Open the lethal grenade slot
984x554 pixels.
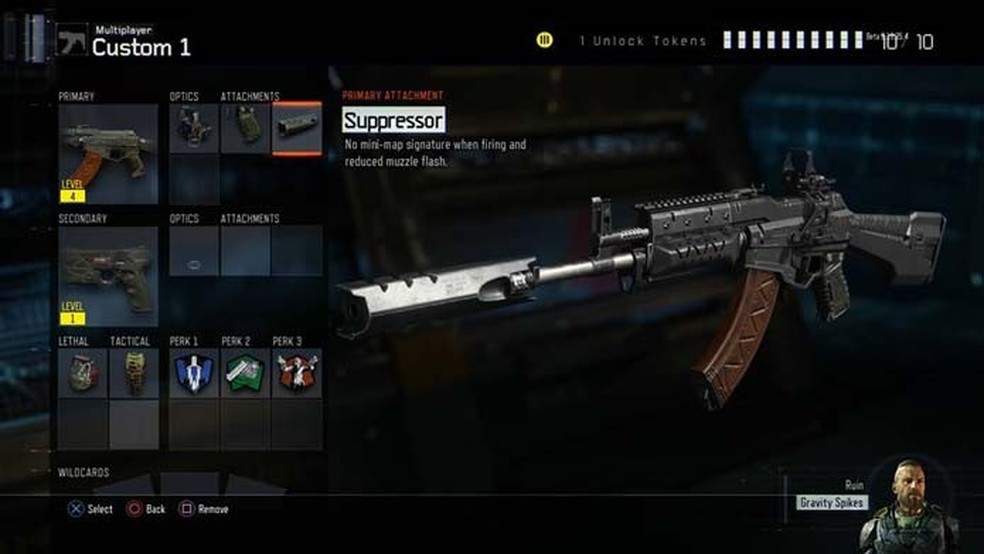(x=82, y=373)
